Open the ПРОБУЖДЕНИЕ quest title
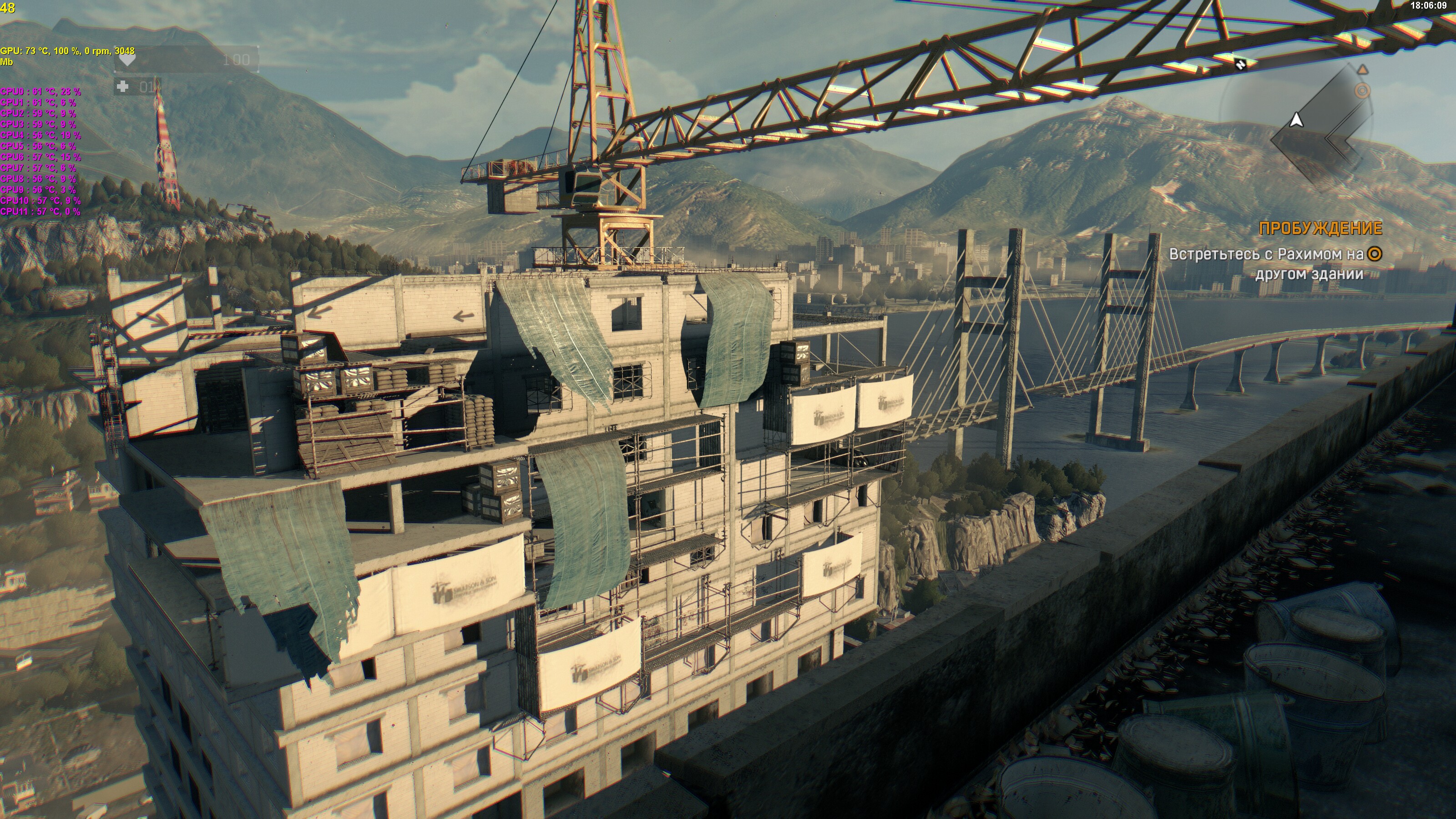The height and width of the screenshot is (819, 1456). tap(1320, 228)
